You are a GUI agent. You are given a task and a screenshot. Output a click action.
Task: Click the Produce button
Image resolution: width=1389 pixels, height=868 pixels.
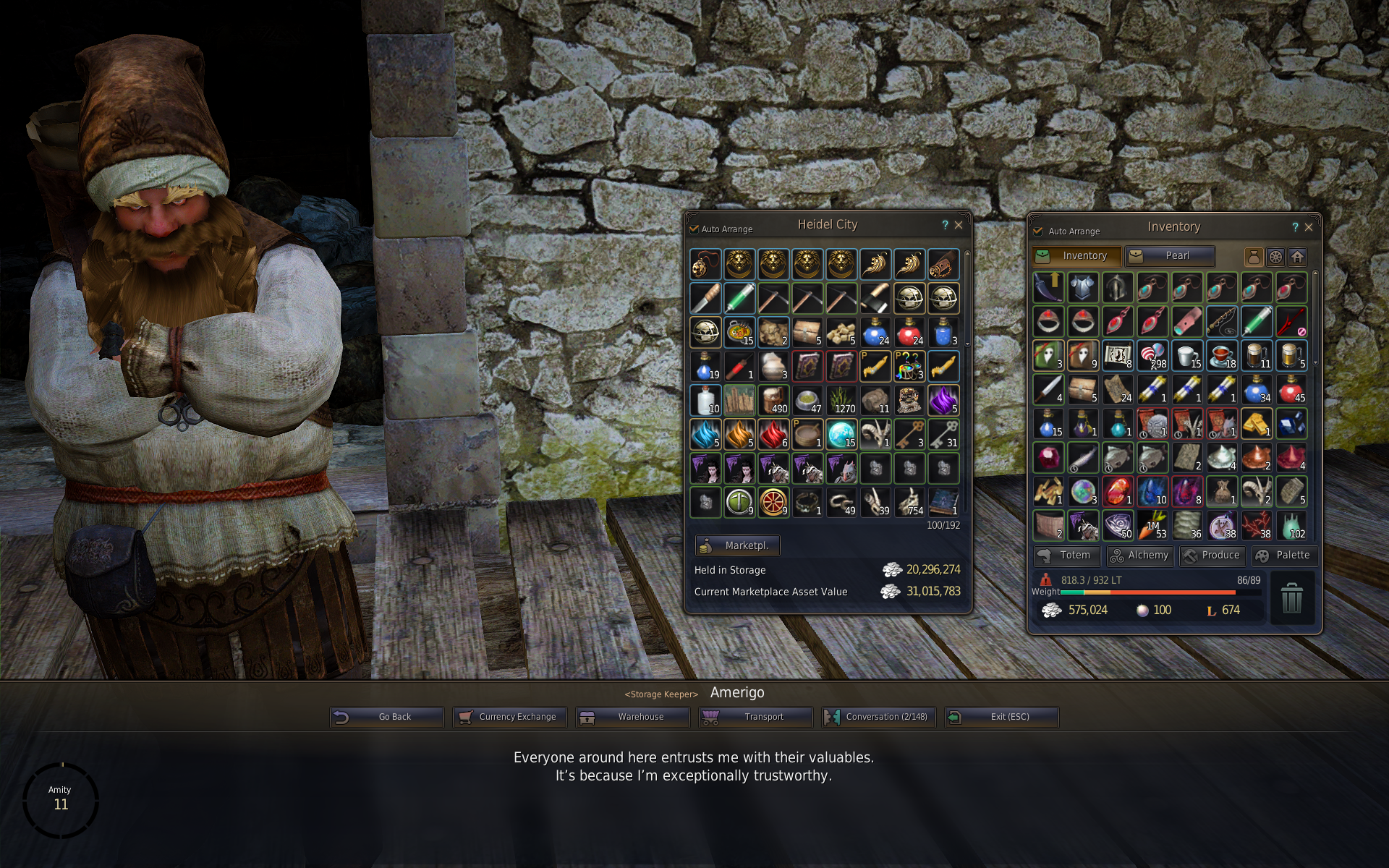click(1212, 556)
